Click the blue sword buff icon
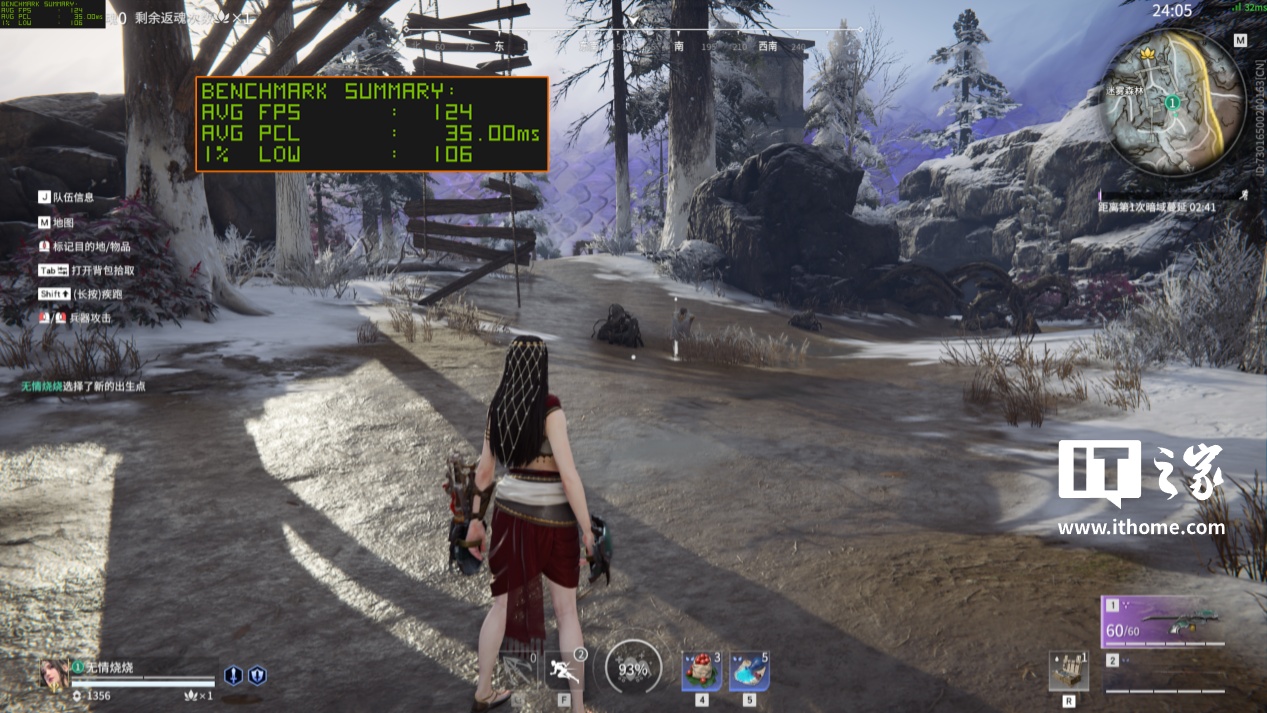This screenshot has height=713, width=1267. point(233,676)
